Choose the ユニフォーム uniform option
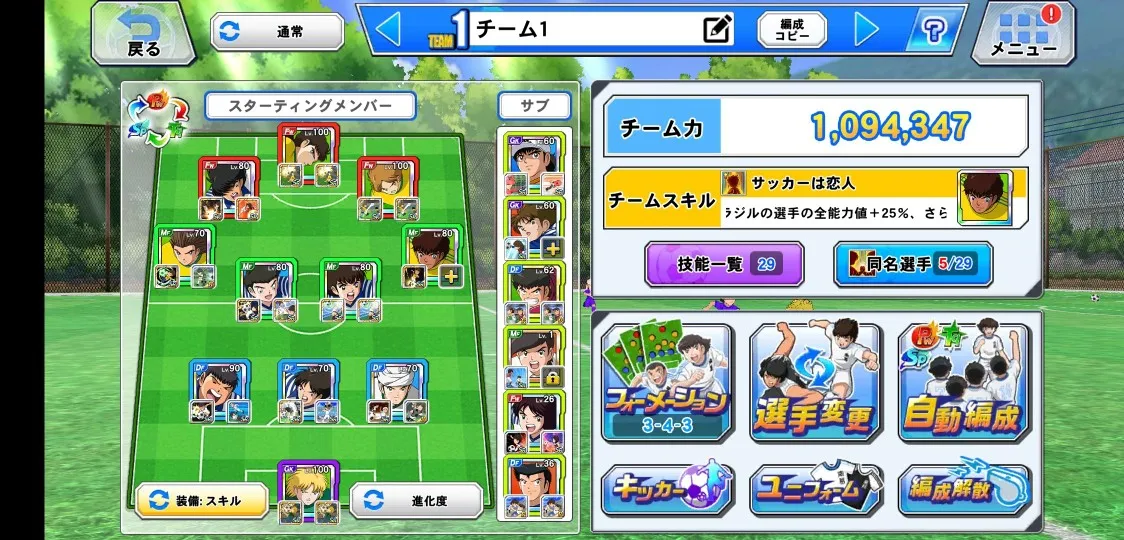Viewport: 1124px width, 540px height. point(815,490)
